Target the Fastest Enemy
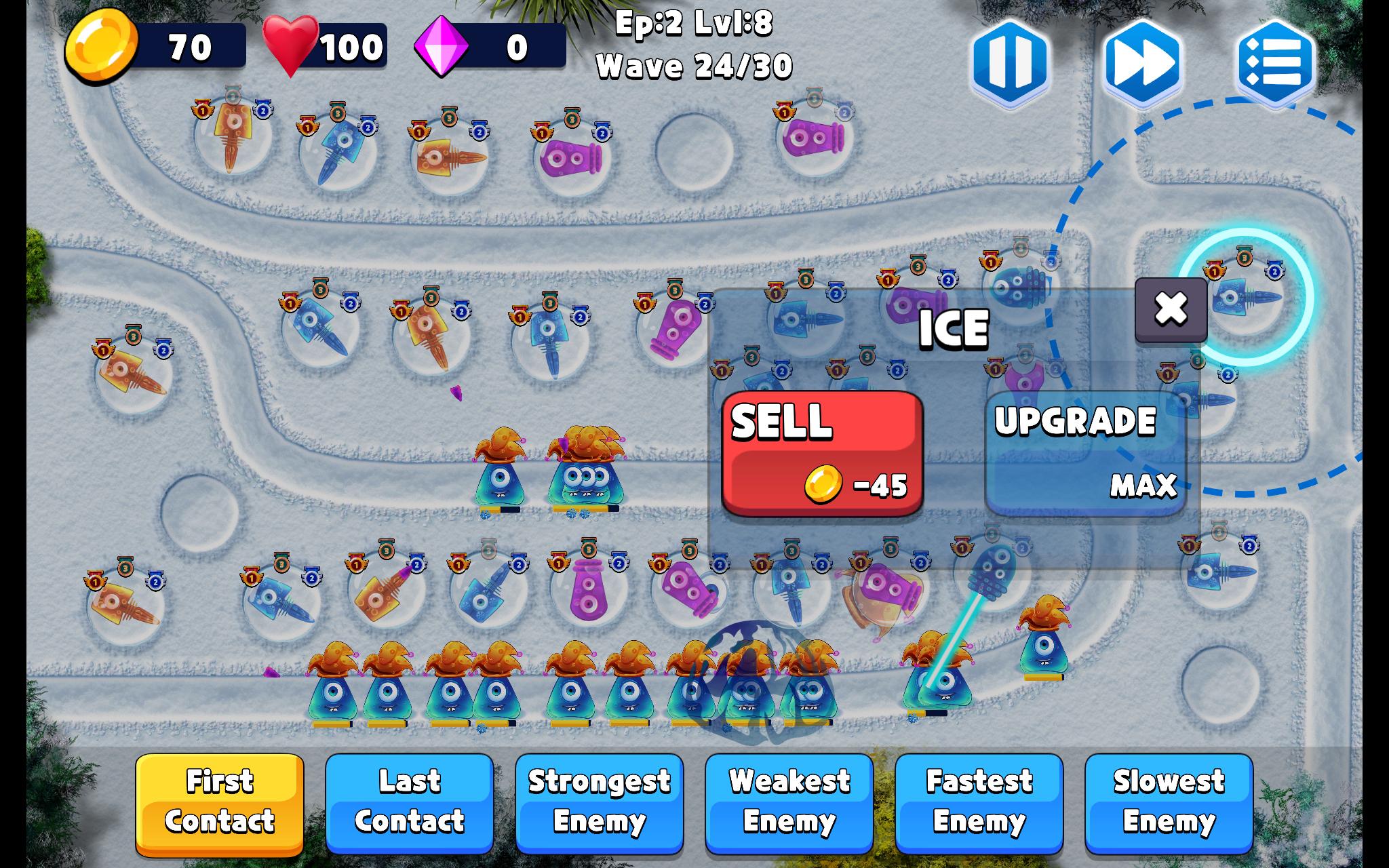Screen dimensions: 1389x868 (979, 802)
